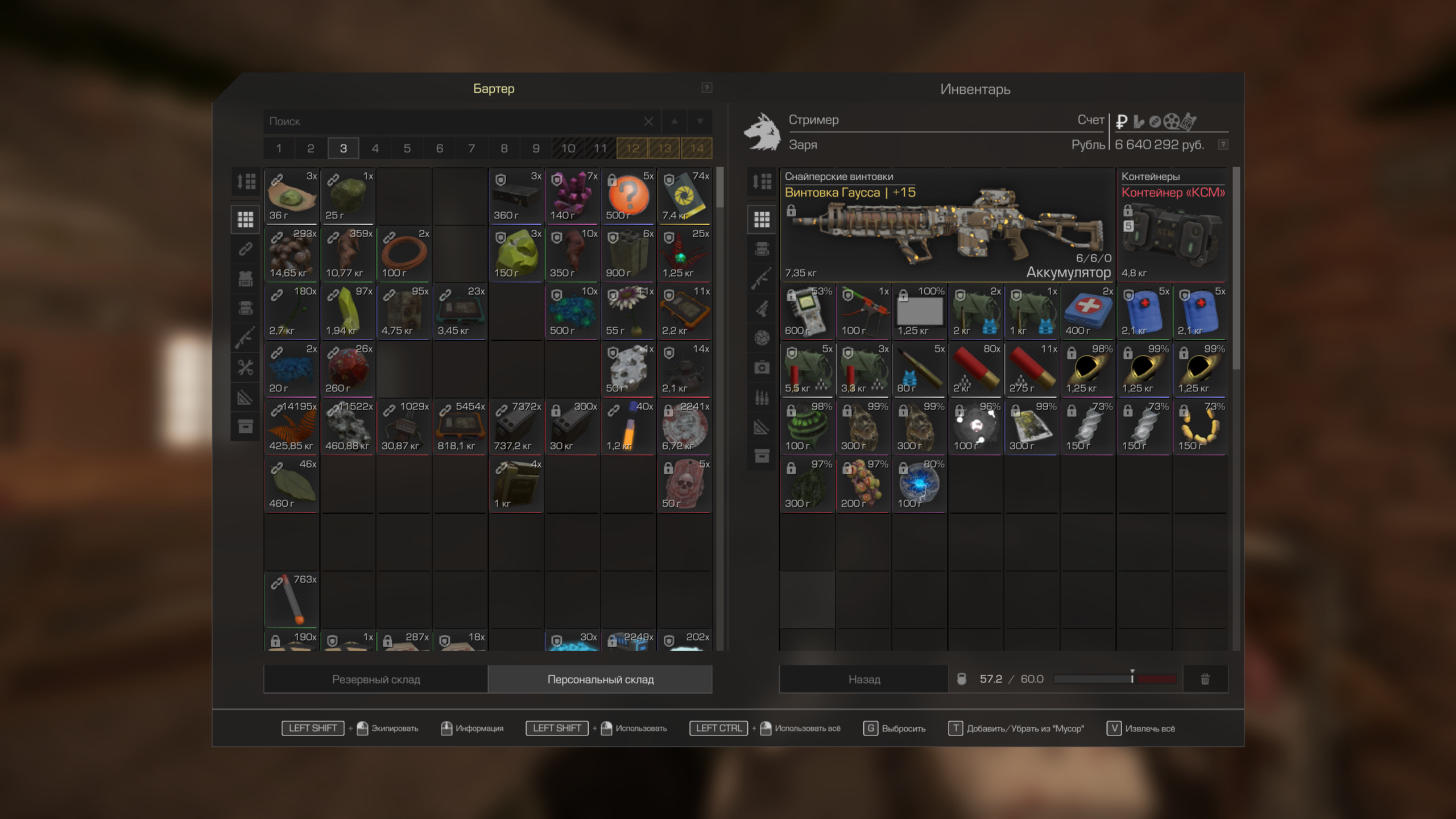Pick the orange question mark sphere item
The height and width of the screenshot is (819, 1456).
(x=628, y=196)
